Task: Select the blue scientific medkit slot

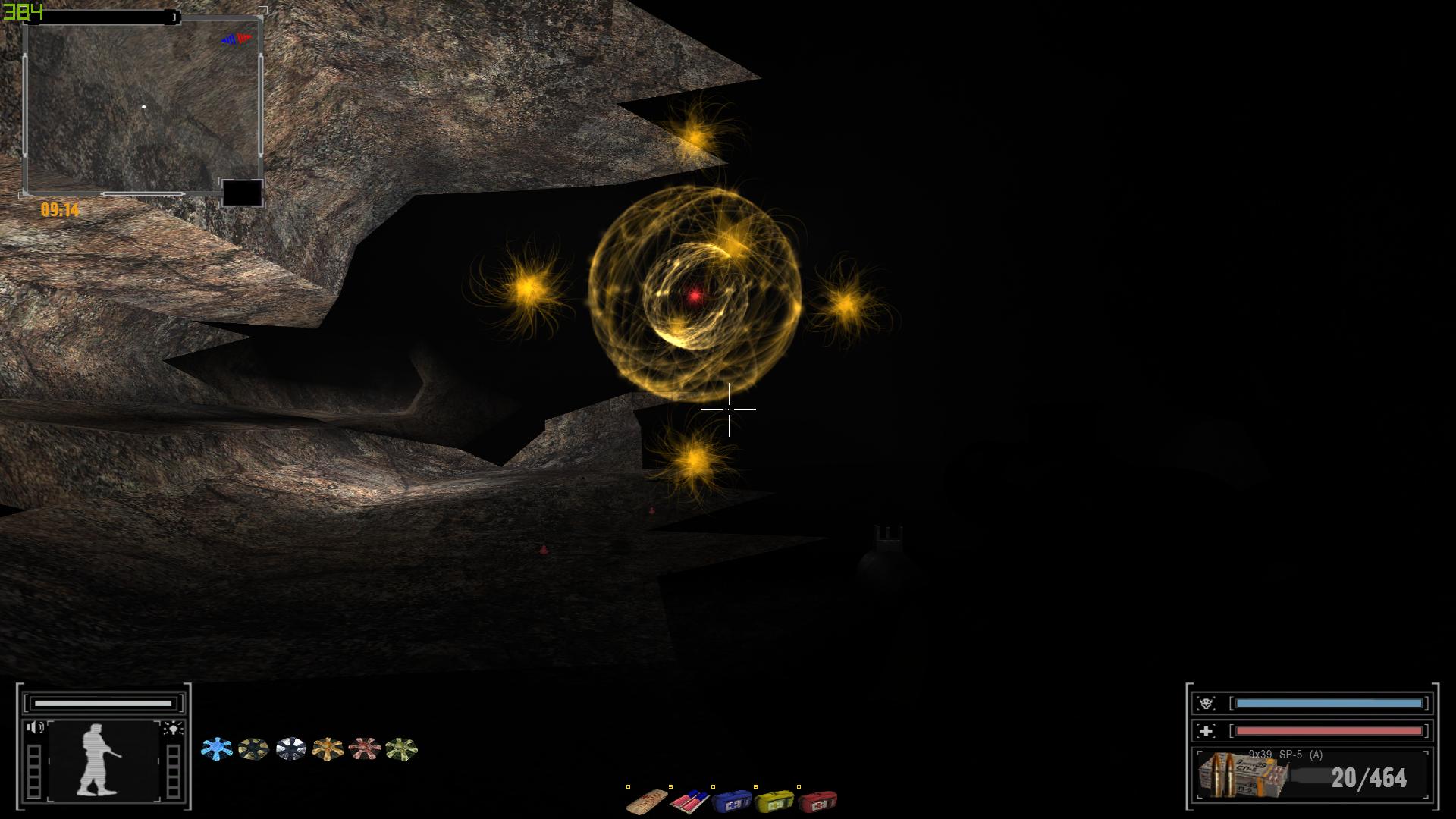Action: (731, 801)
